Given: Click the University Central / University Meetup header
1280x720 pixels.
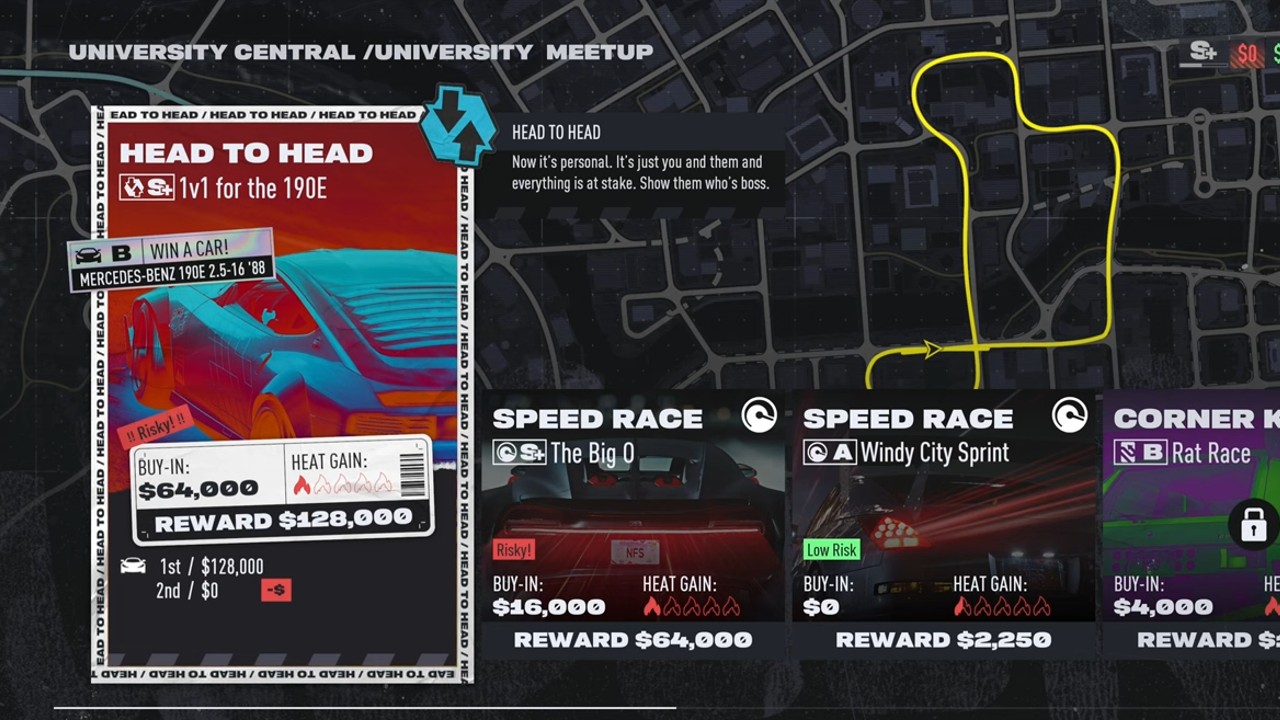Looking at the screenshot, I should pyautogui.click(x=358, y=52).
